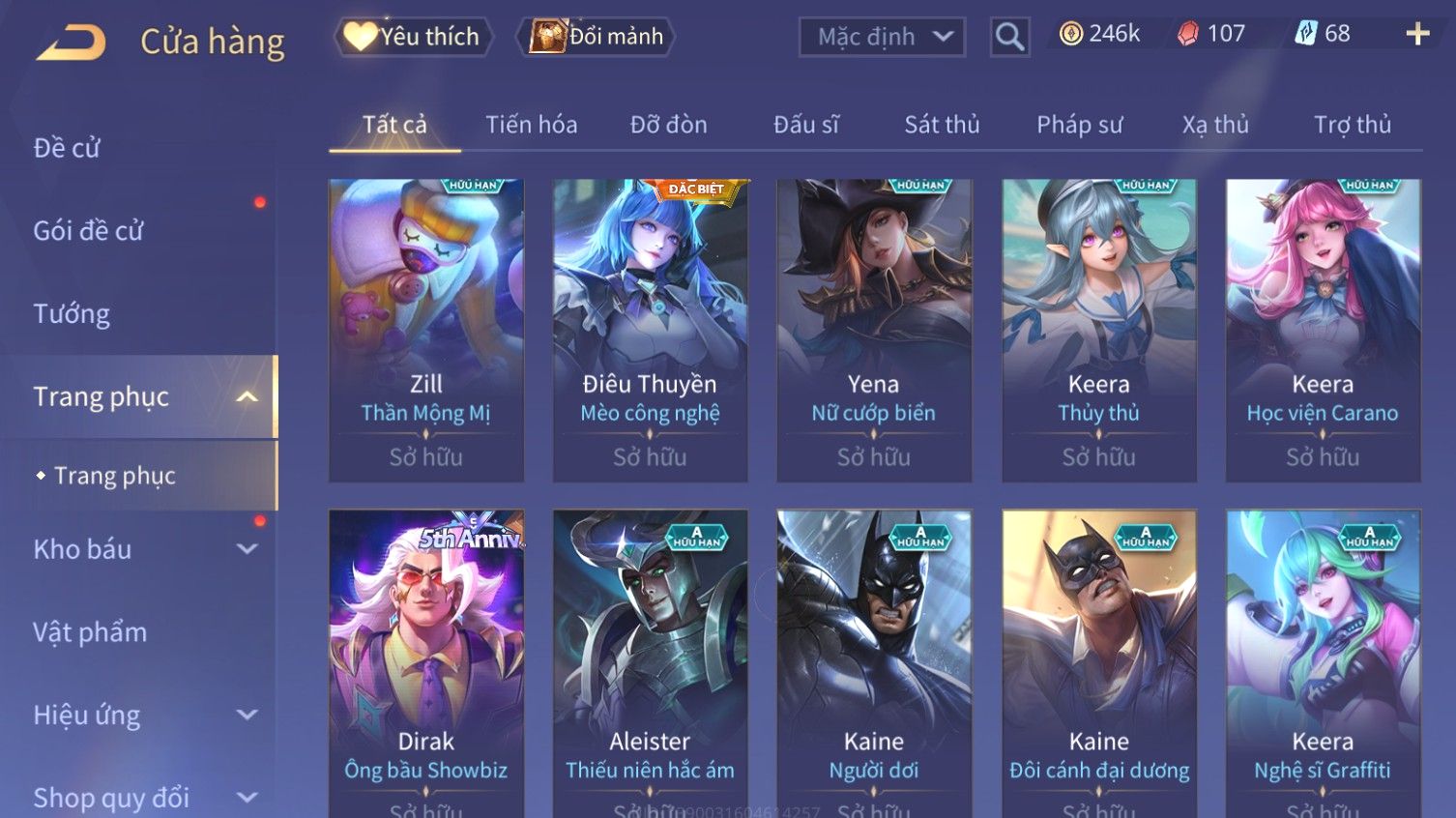Open the Yêu thích favorites list
The height and width of the screenshot is (818, 1456).
[x=414, y=37]
